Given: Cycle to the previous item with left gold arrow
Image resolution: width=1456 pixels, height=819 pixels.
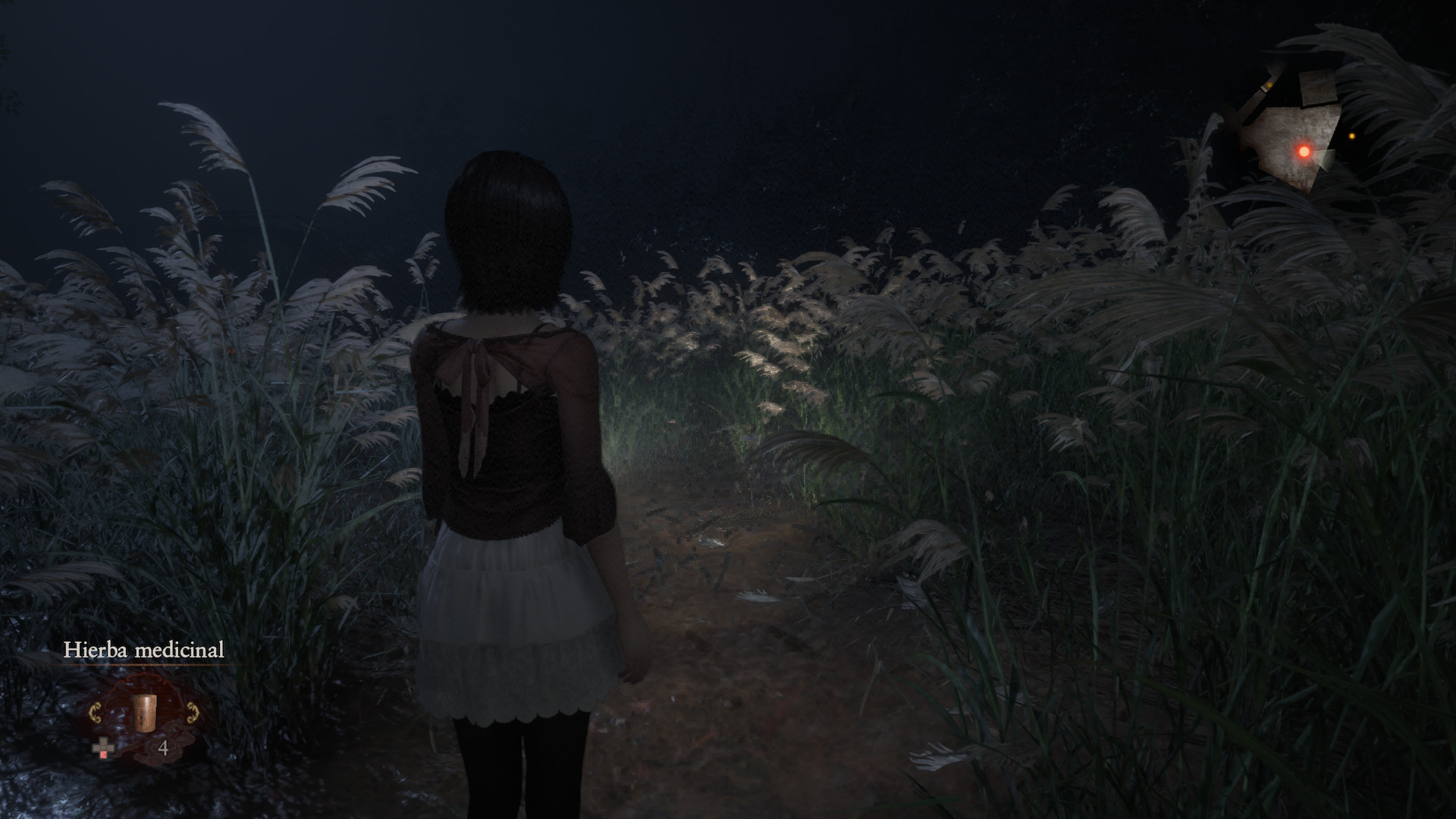Looking at the screenshot, I should pyautogui.click(x=96, y=713).
